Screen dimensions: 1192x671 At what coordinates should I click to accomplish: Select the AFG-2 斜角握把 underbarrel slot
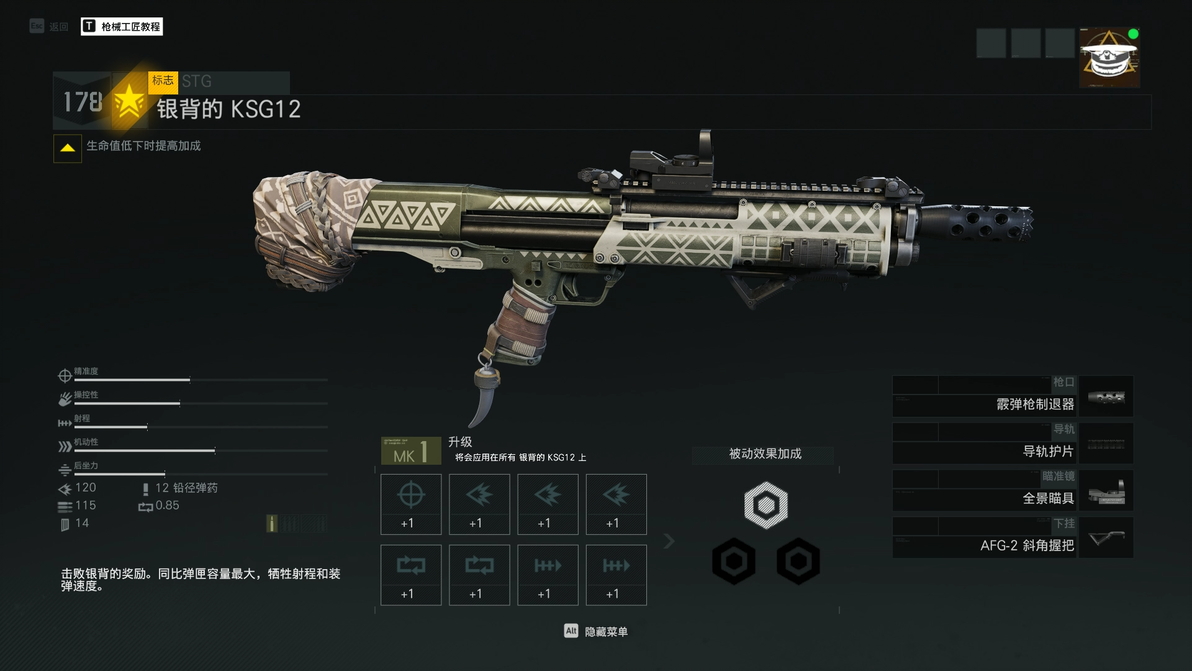(1012, 538)
